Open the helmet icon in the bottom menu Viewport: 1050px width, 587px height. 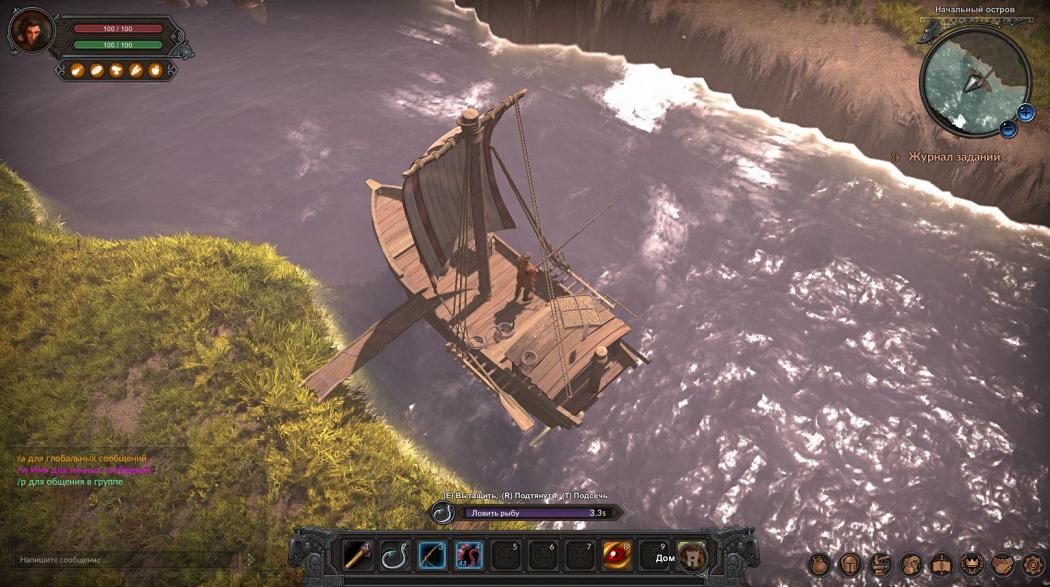[x=849, y=564]
